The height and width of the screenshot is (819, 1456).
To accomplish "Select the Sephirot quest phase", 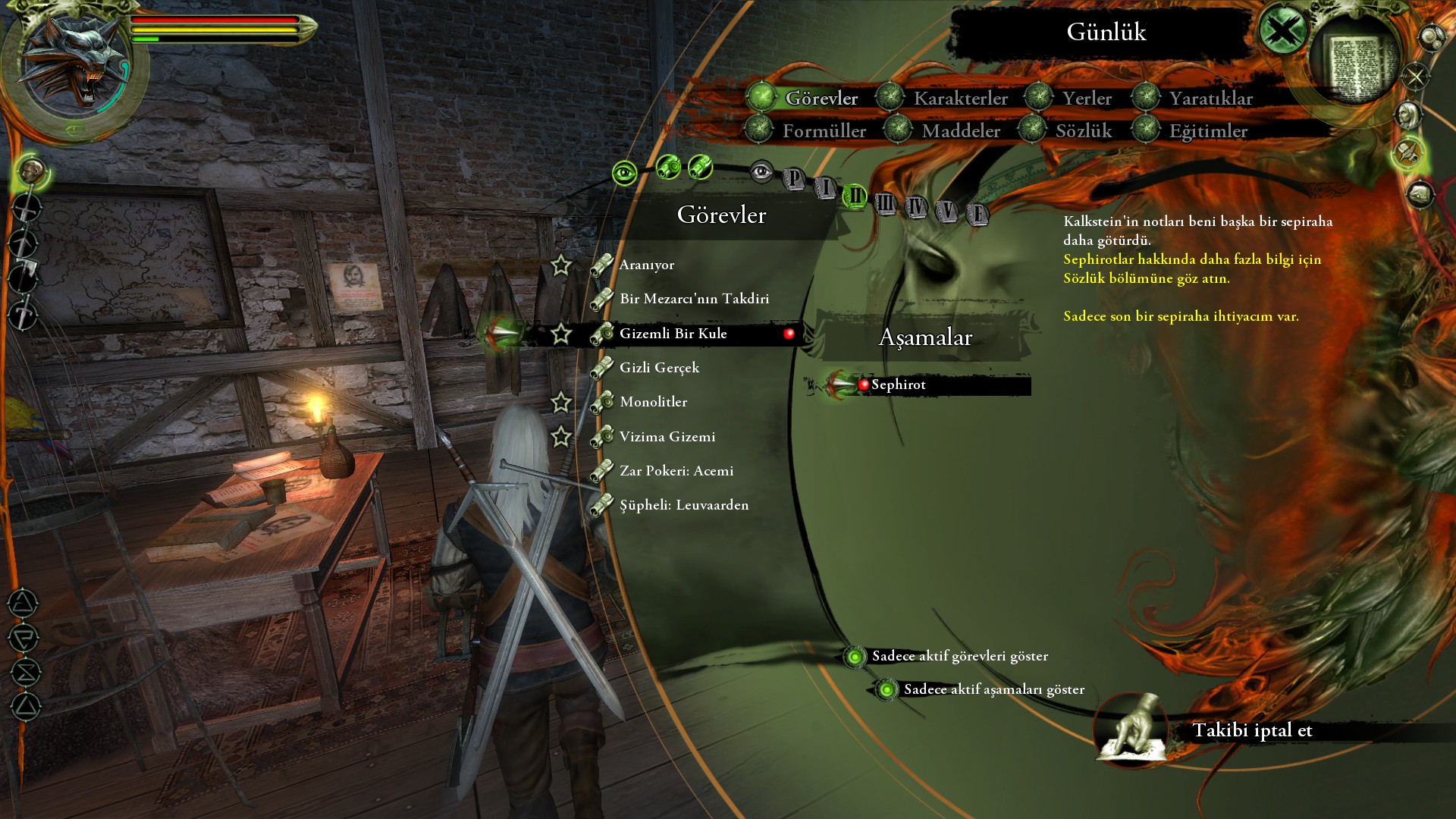I will tap(898, 384).
